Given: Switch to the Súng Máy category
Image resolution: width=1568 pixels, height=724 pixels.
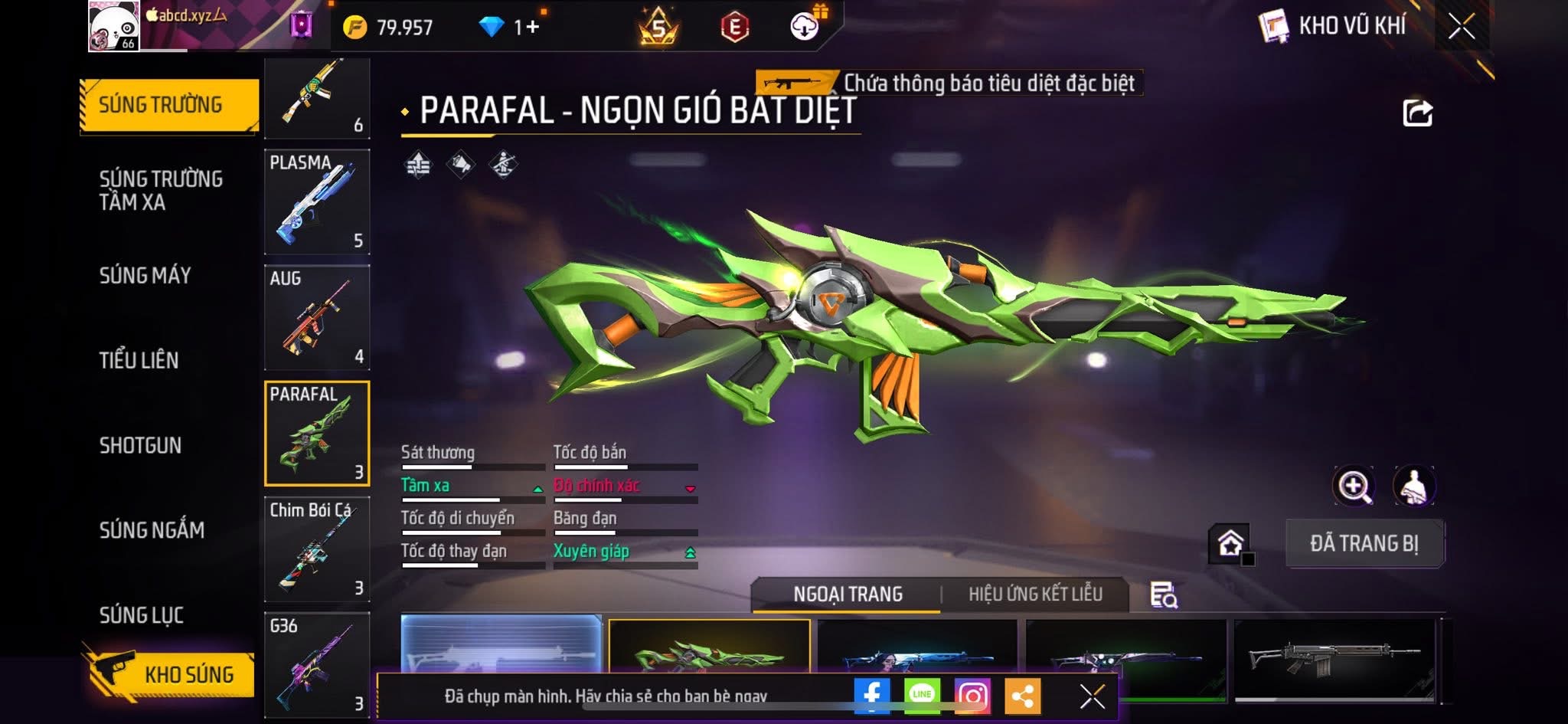Looking at the screenshot, I should click(145, 275).
